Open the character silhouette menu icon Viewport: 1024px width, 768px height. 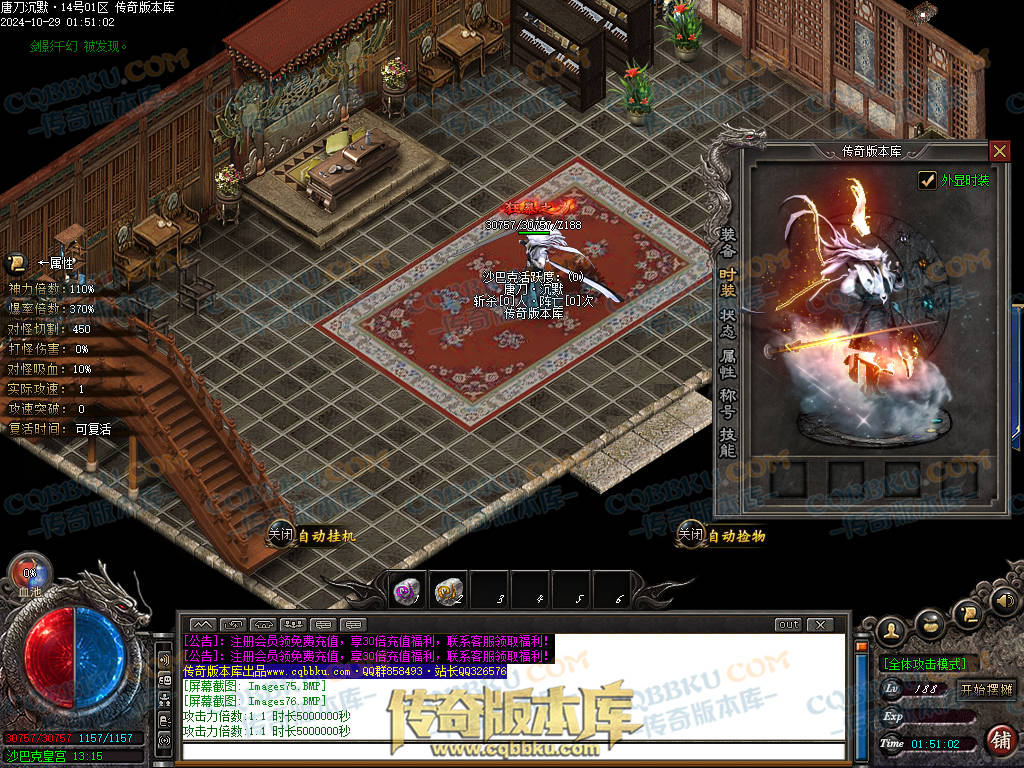890,630
